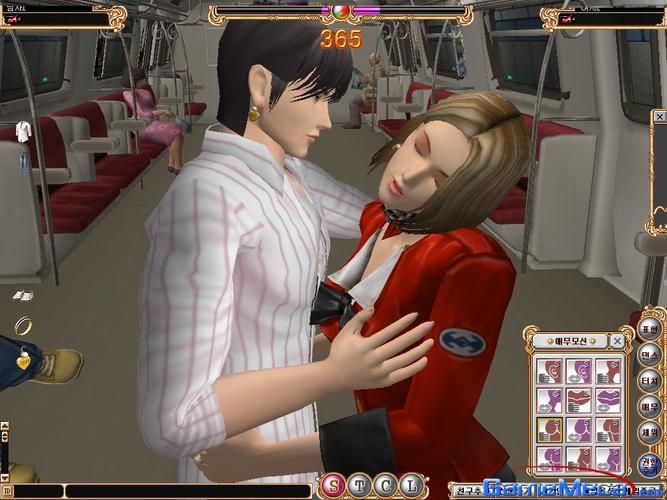Click the white shirt clothing icon
667x500 pixels.
pos(23,133)
